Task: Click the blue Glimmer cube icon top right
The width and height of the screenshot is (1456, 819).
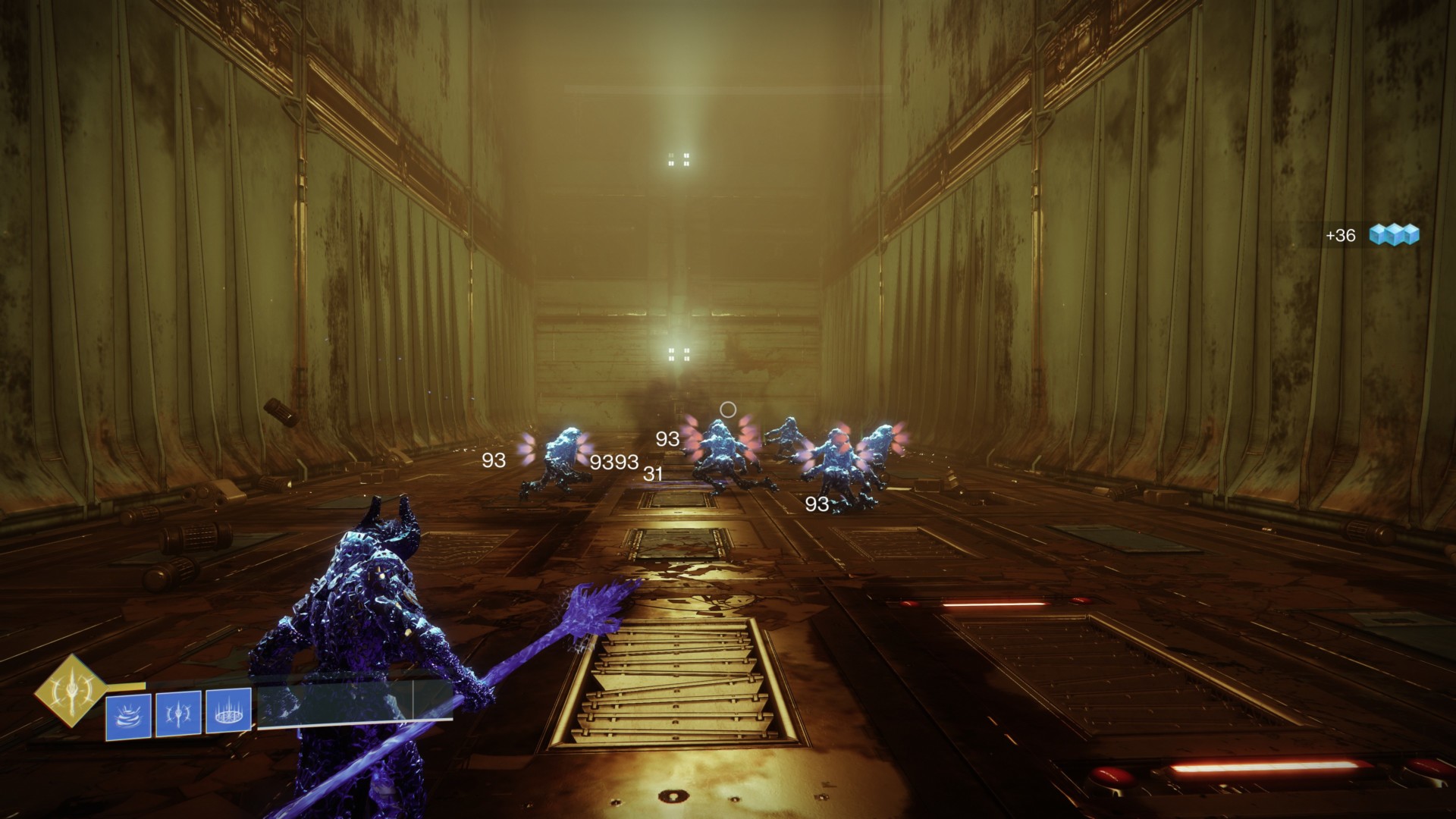Action: (1394, 235)
